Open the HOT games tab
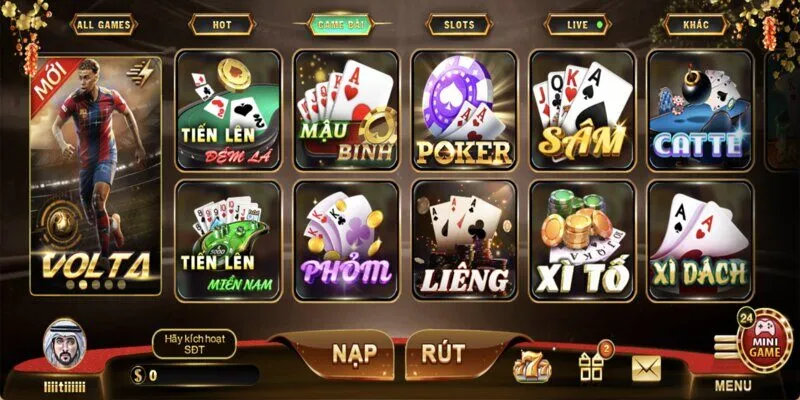The width and height of the screenshot is (800, 400). (220, 23)
